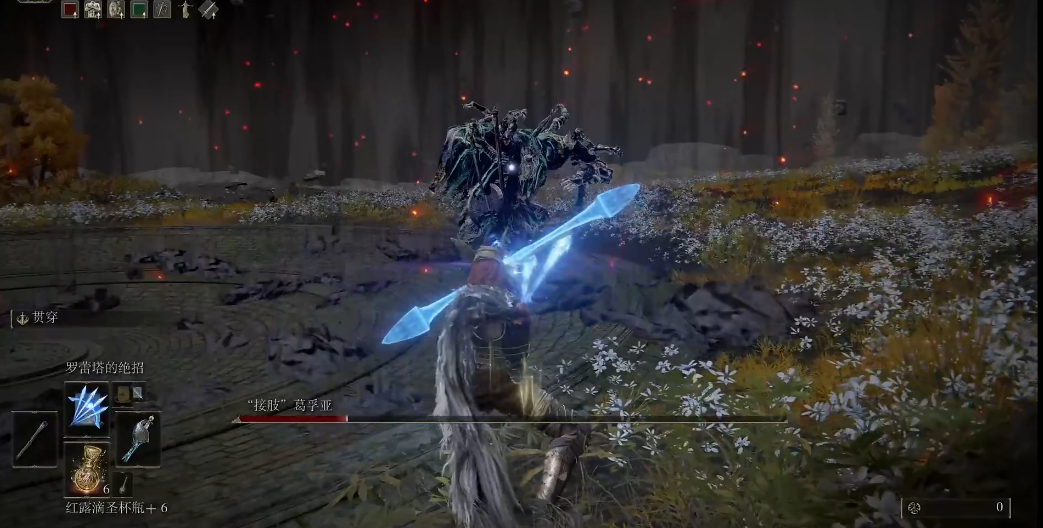Select the Loretta's Mastery spell slot
Viewport: 1043px width, 528px height.
coord(87,408)
